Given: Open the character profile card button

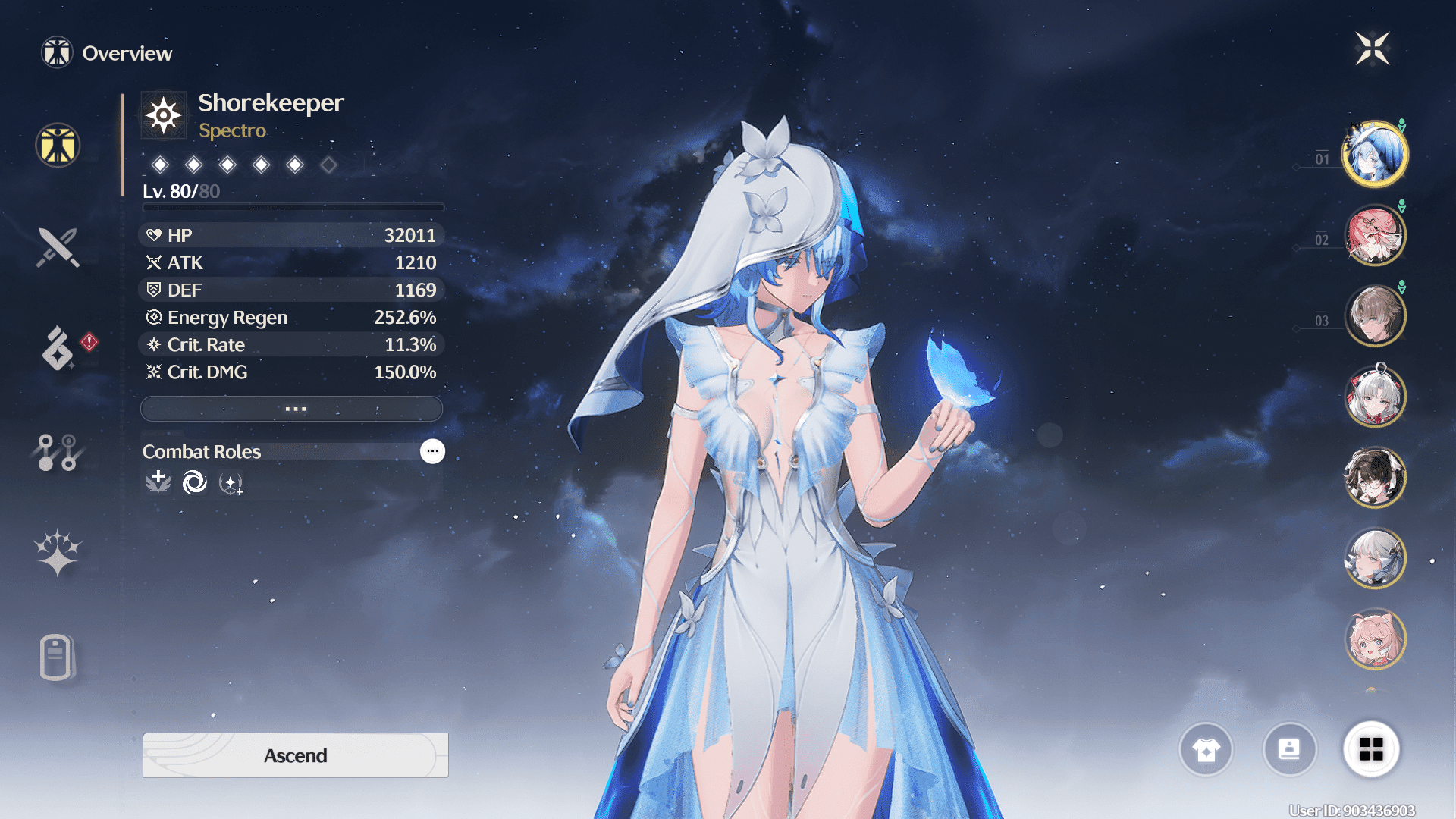Looking at the screenshot, I should (1289, 750).
